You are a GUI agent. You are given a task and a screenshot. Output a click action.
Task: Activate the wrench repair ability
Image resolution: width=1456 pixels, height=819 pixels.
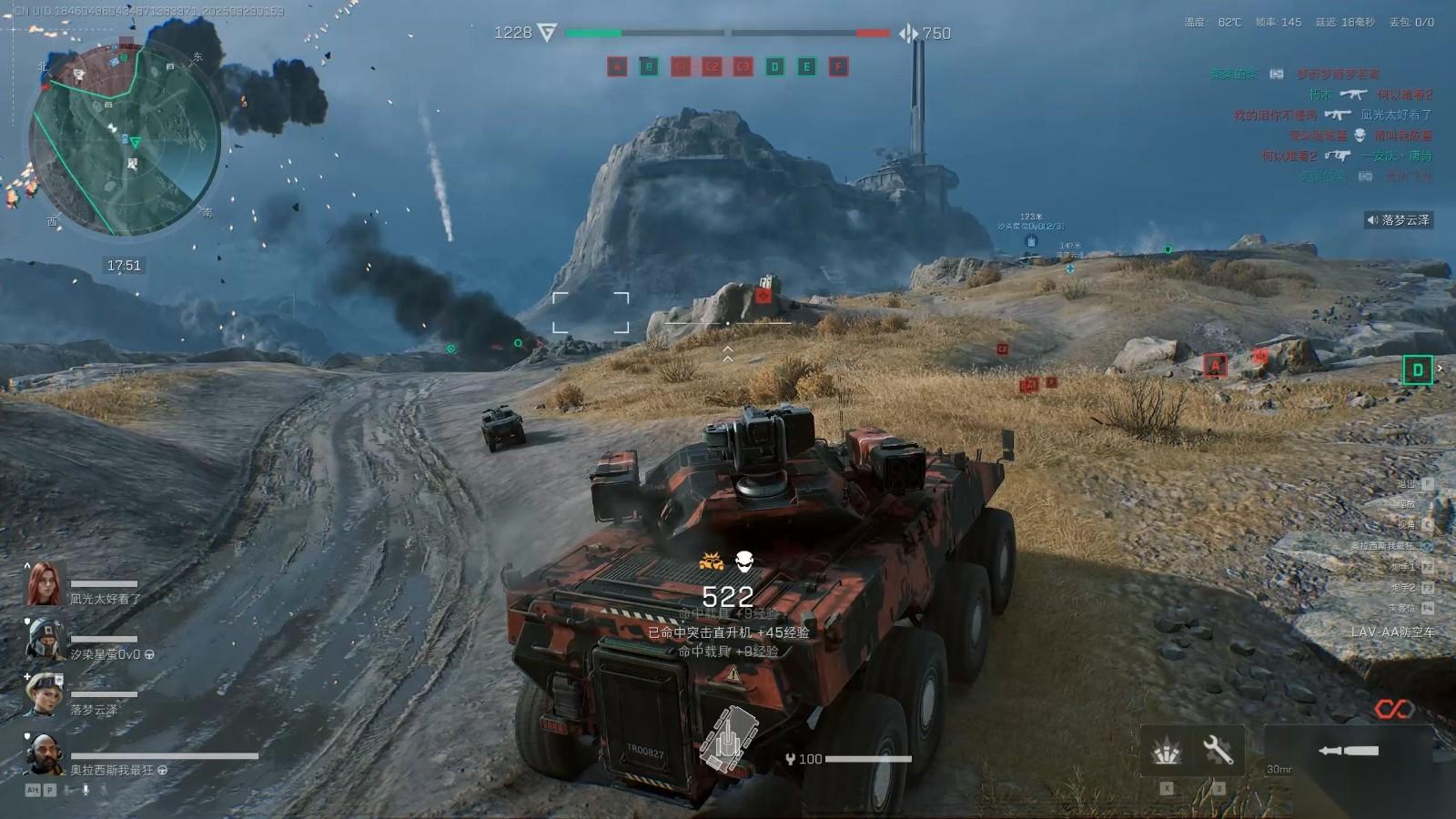(1218, 751)
